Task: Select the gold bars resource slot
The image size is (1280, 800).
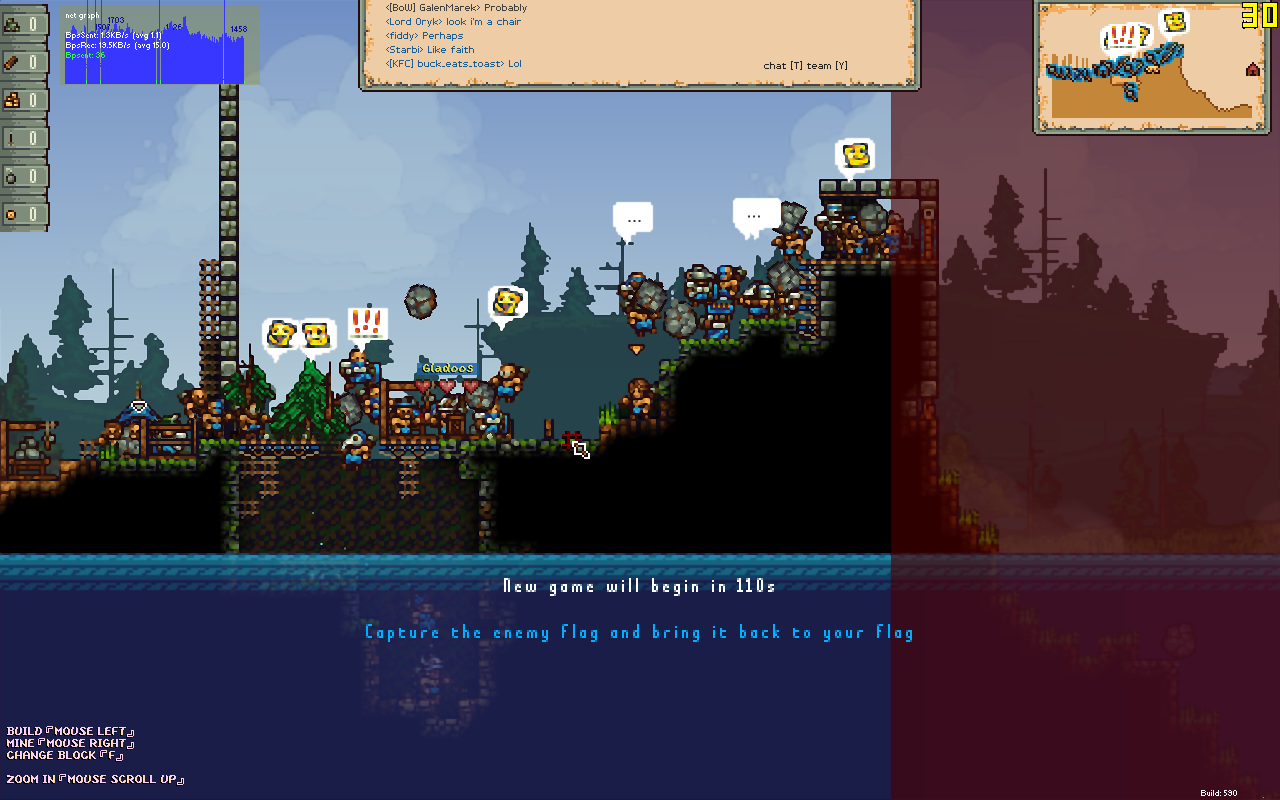Action: 22,100
